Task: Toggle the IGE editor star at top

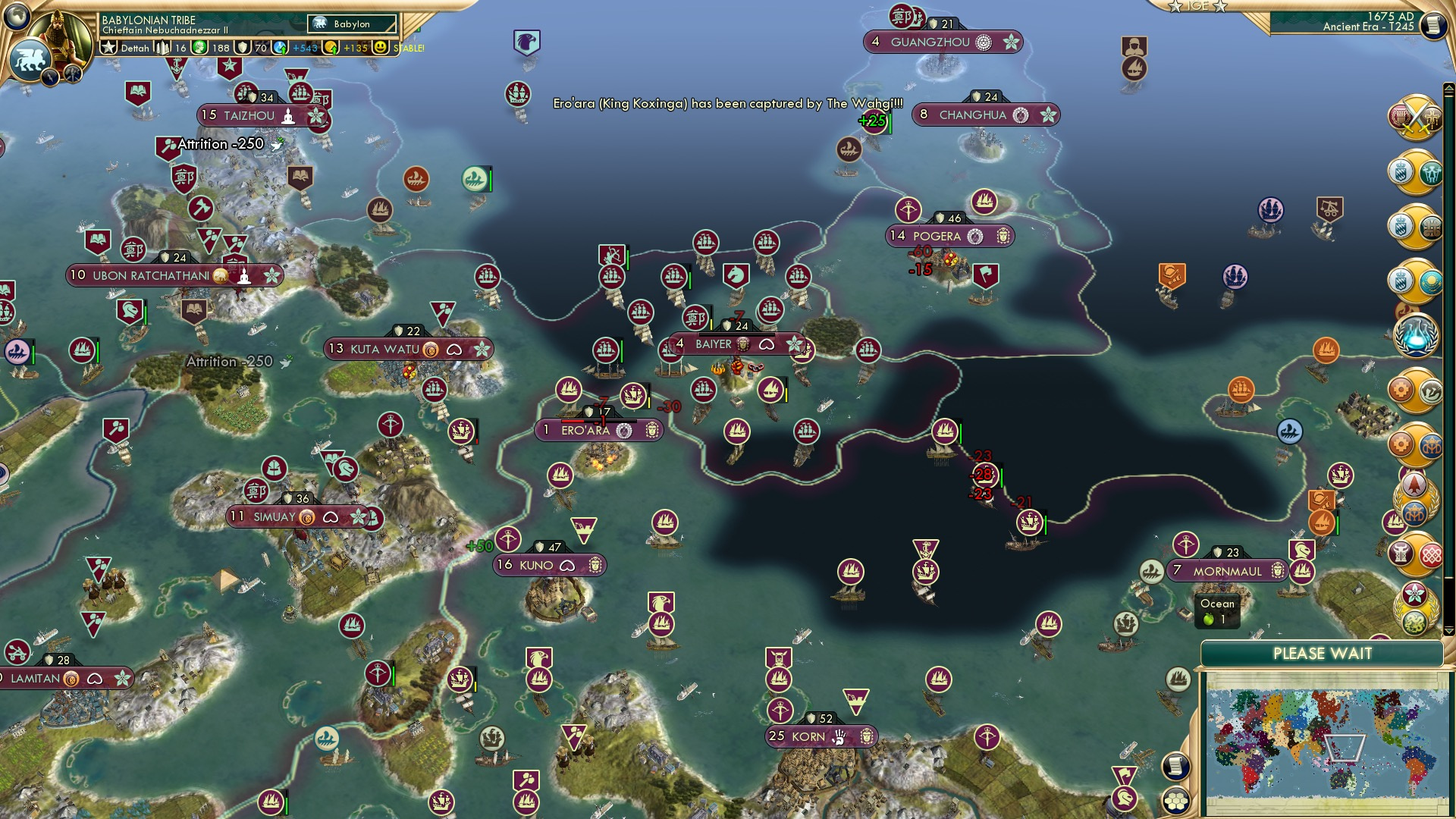Action: pyautogui.click(x=1174, y=6)
